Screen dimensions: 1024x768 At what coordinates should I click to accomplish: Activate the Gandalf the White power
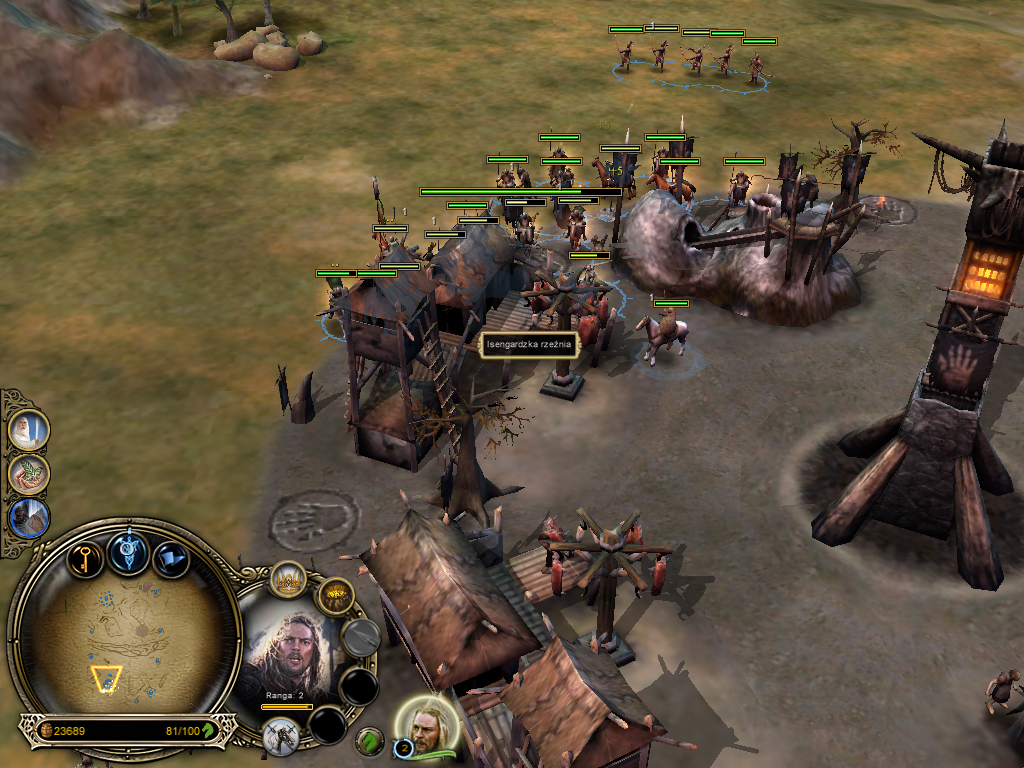[x=28, y=431]
